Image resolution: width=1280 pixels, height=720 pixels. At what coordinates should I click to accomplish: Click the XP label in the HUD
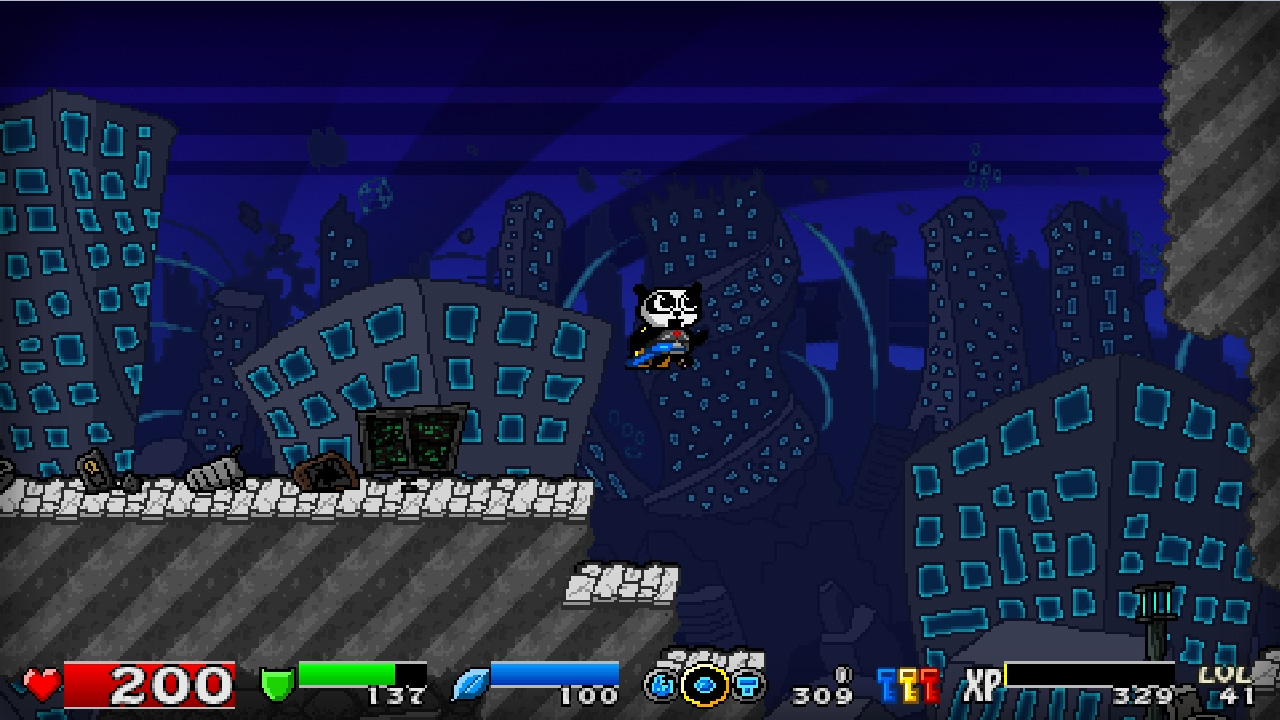coord(982,684)
